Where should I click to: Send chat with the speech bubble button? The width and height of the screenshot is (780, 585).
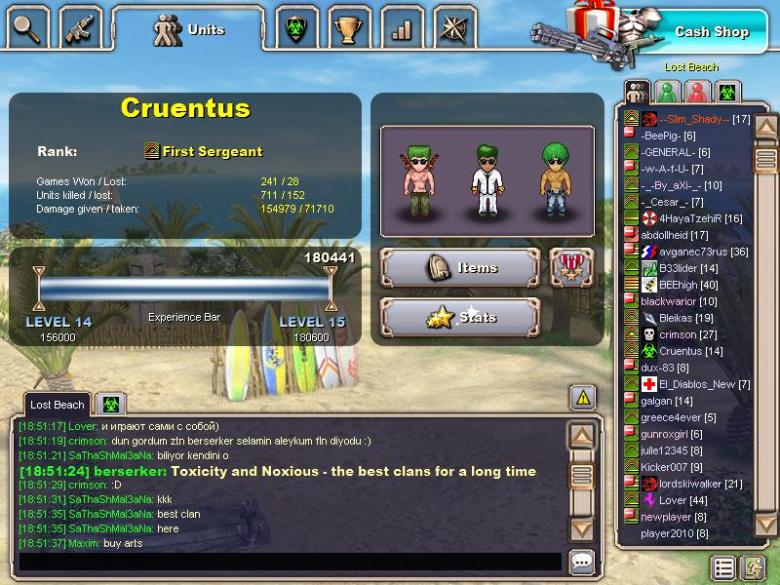pyautogui.click(x=582, y=562)
